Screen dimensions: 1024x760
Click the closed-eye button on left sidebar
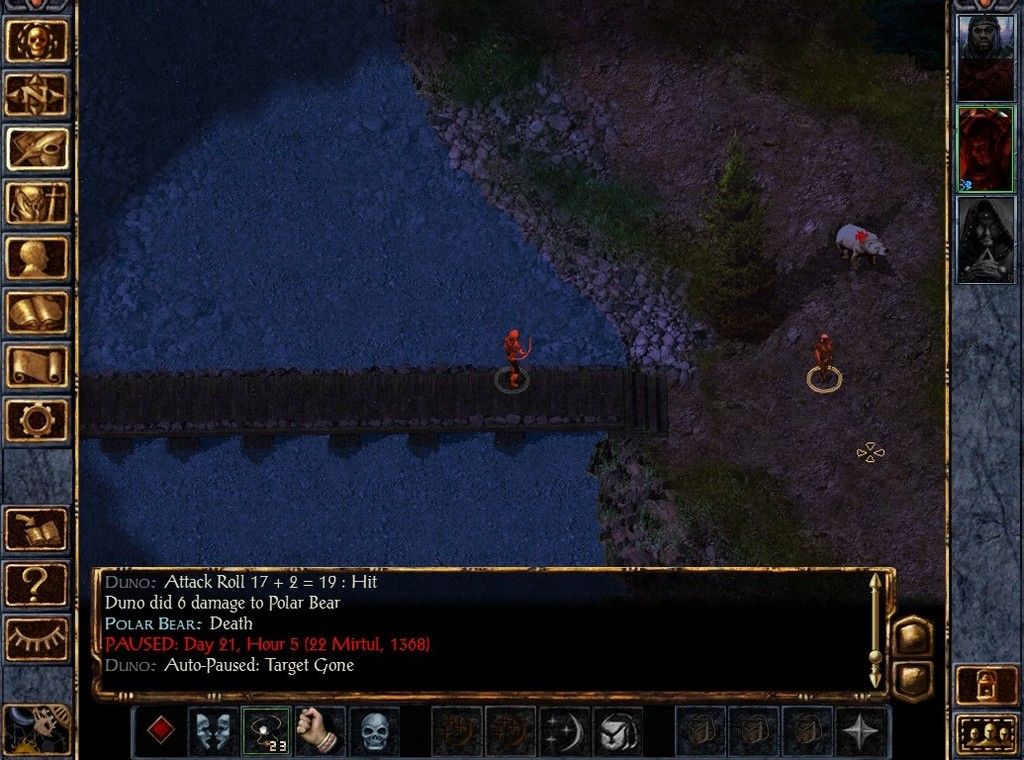coord(38,637)
